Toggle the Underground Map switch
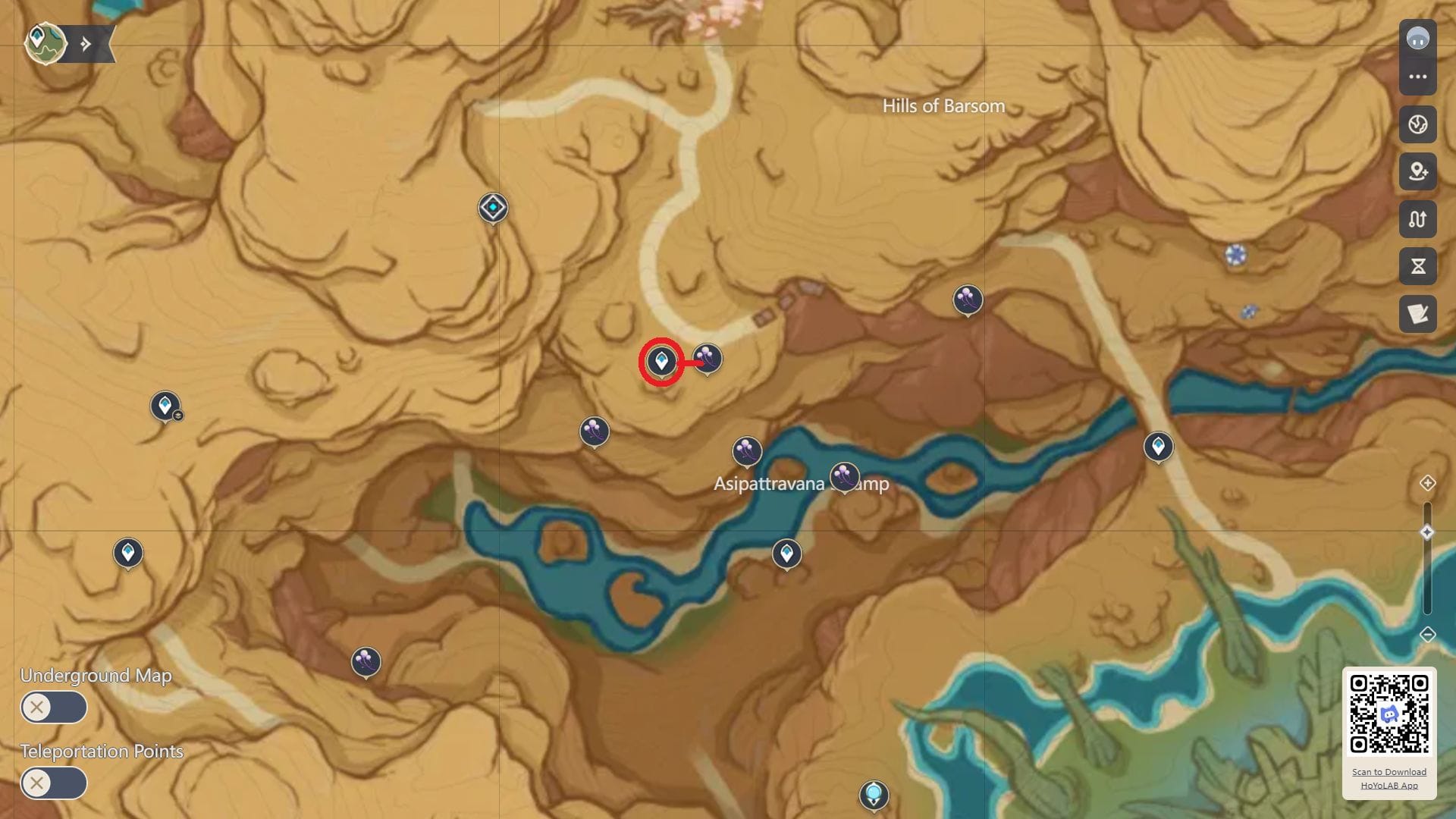 (x=52, y=707)
